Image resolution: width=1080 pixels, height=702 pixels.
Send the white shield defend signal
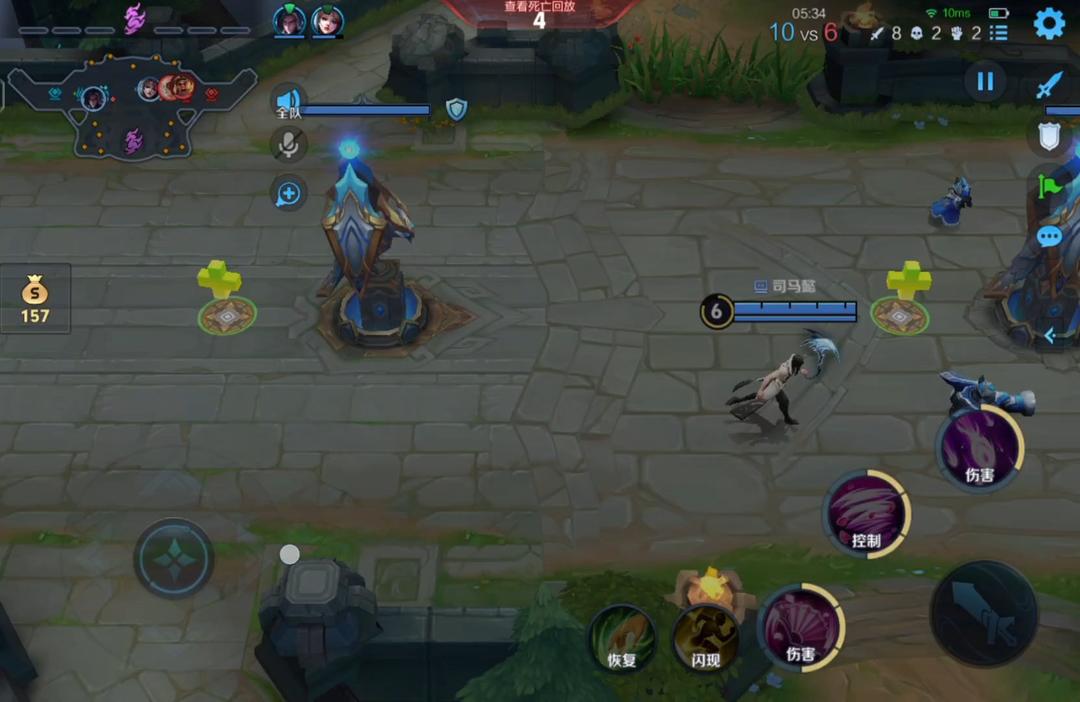pos(1048,136)
